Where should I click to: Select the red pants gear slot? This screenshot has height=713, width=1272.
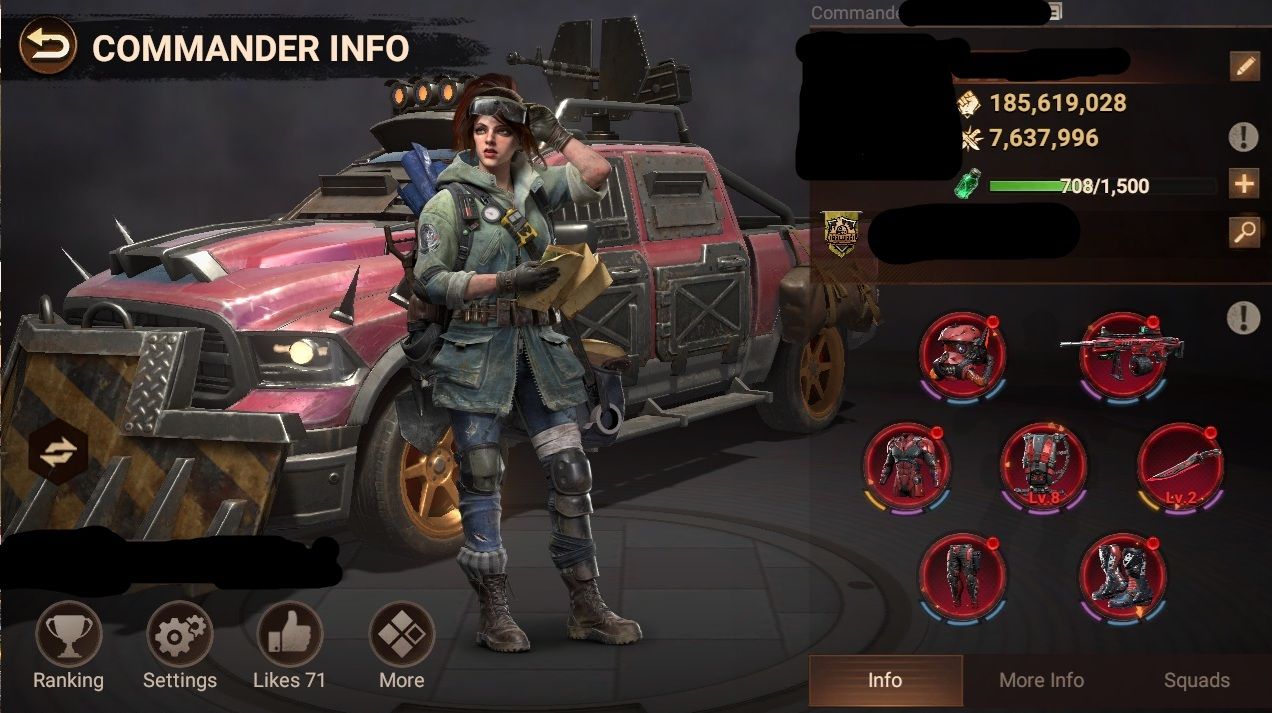point(962,576)
